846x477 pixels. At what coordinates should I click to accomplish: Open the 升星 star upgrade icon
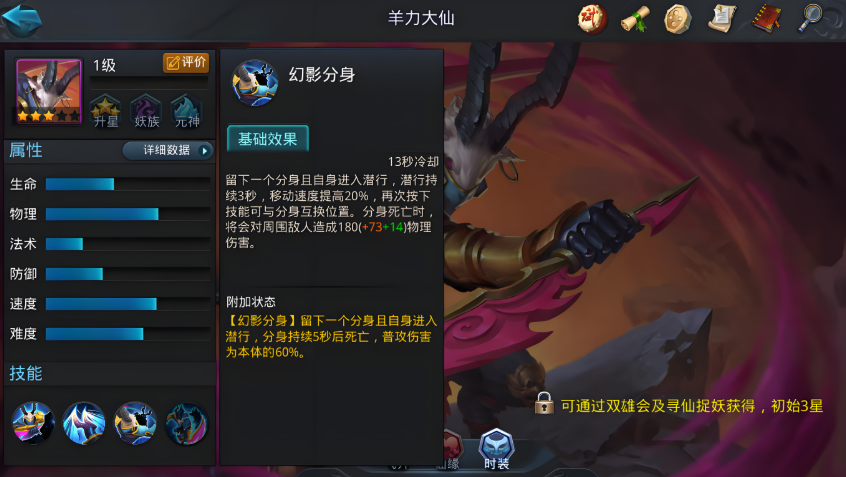pos(105,110)
